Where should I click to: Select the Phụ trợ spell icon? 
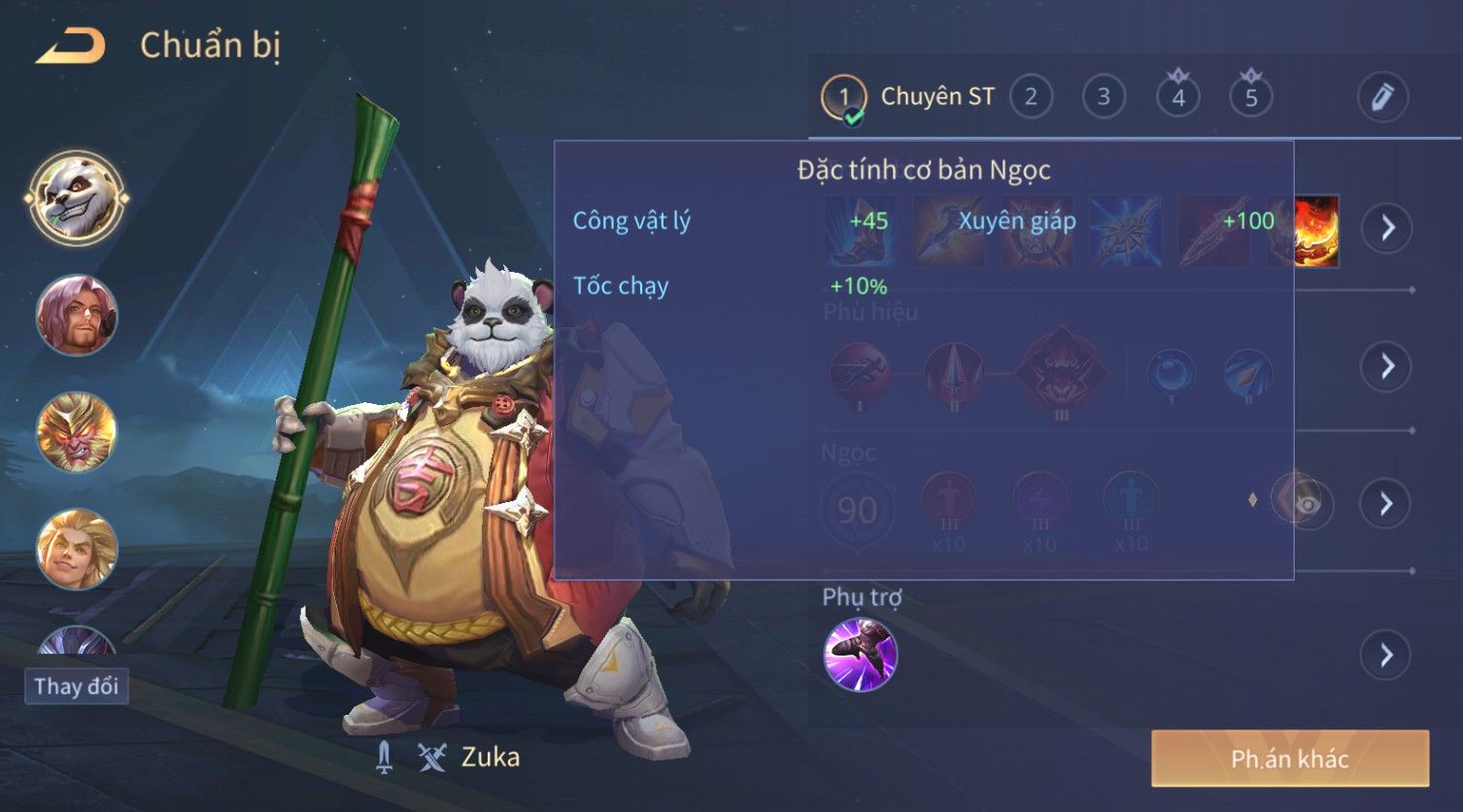click(x=860, y=655)
